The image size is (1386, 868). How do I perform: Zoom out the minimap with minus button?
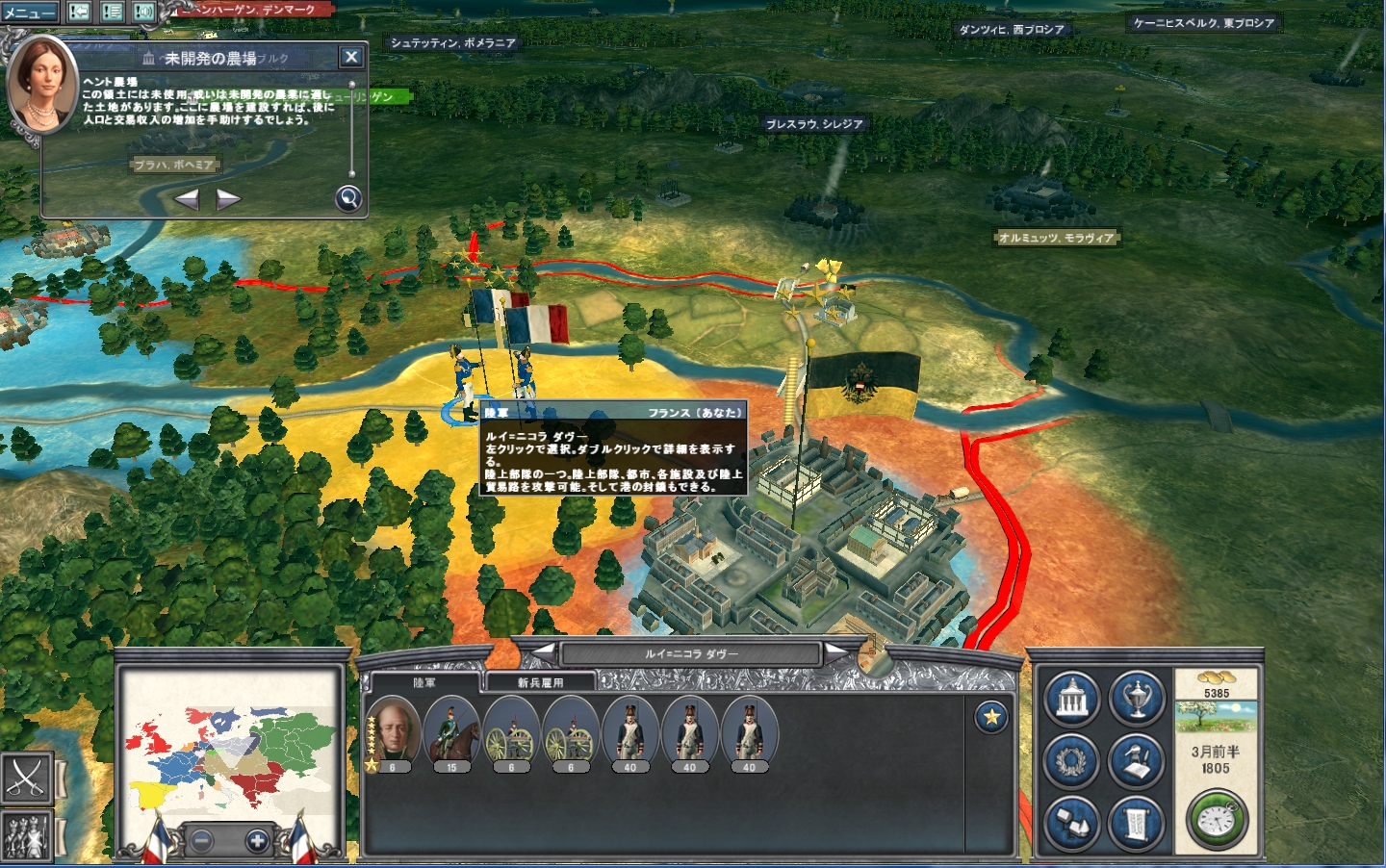(x=201, y=840)
